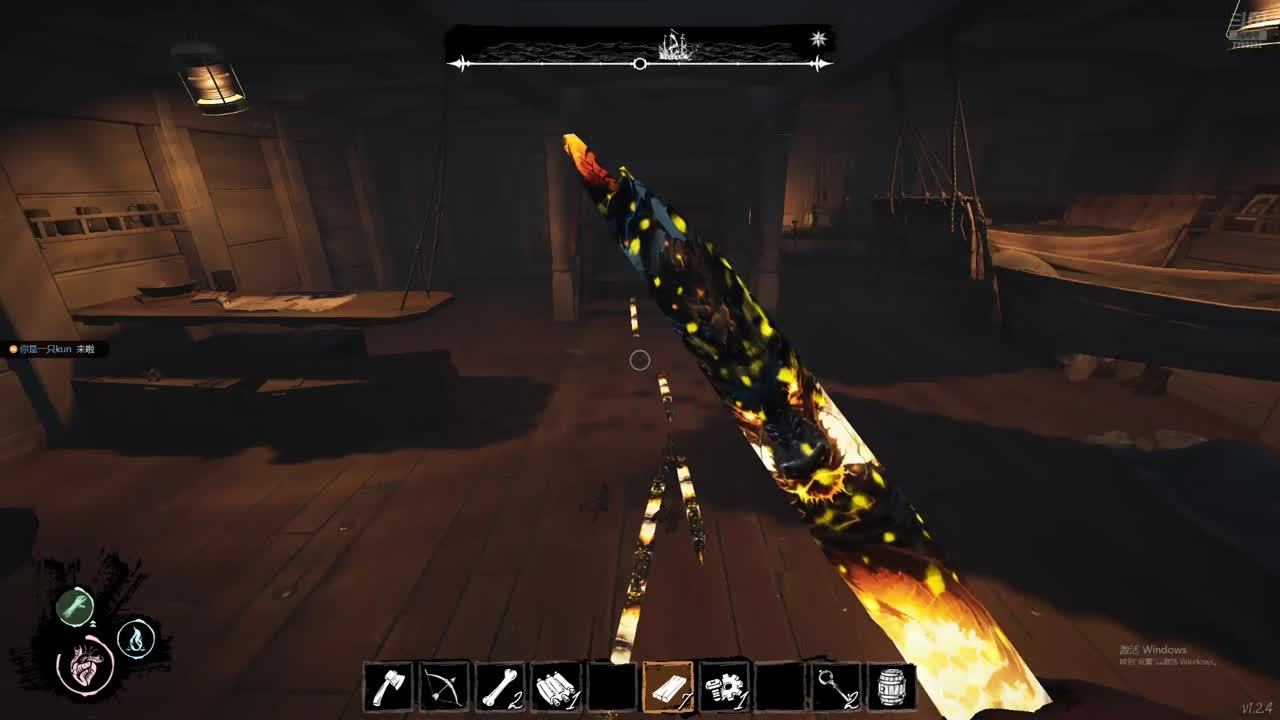The image size is (1280, 720).
Task: Select the bundled logs slot
Action: coord(556,687)
